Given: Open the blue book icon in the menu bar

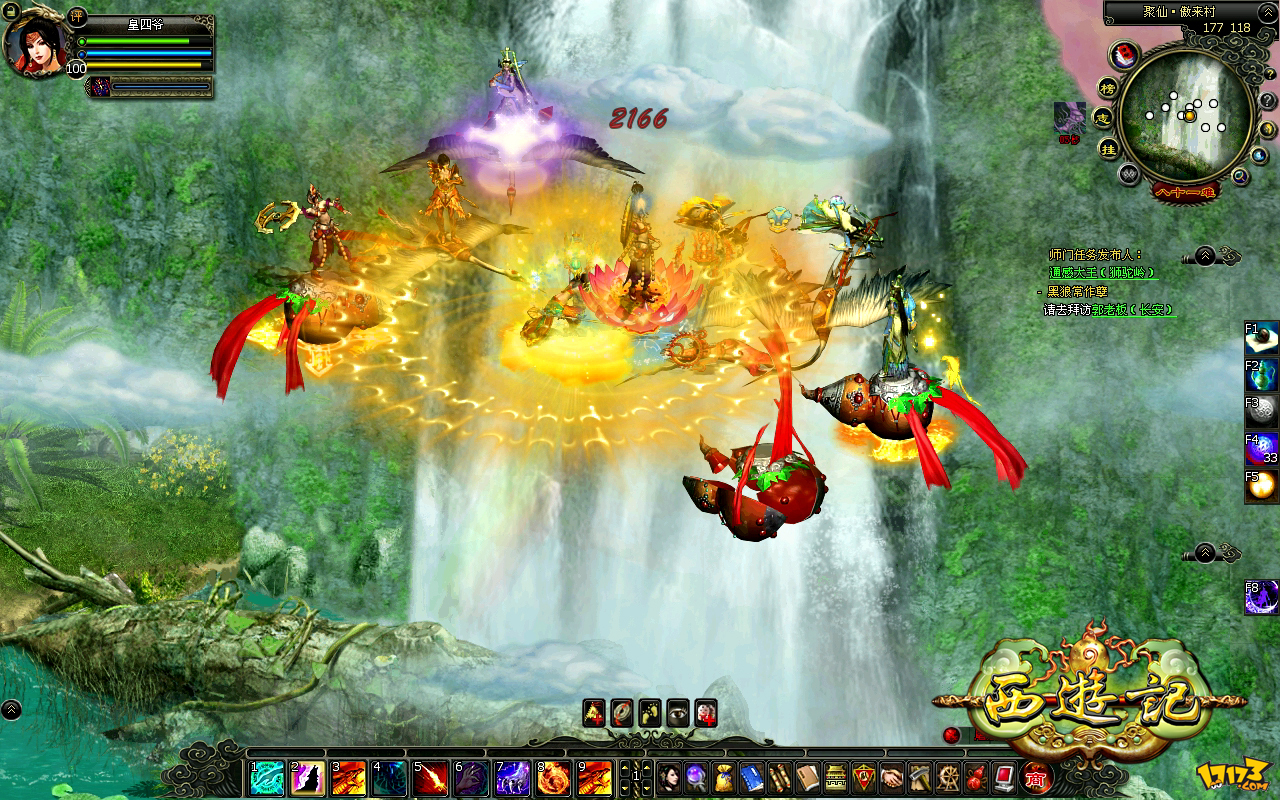Looking at the screenshot, I should pos(752,778).
